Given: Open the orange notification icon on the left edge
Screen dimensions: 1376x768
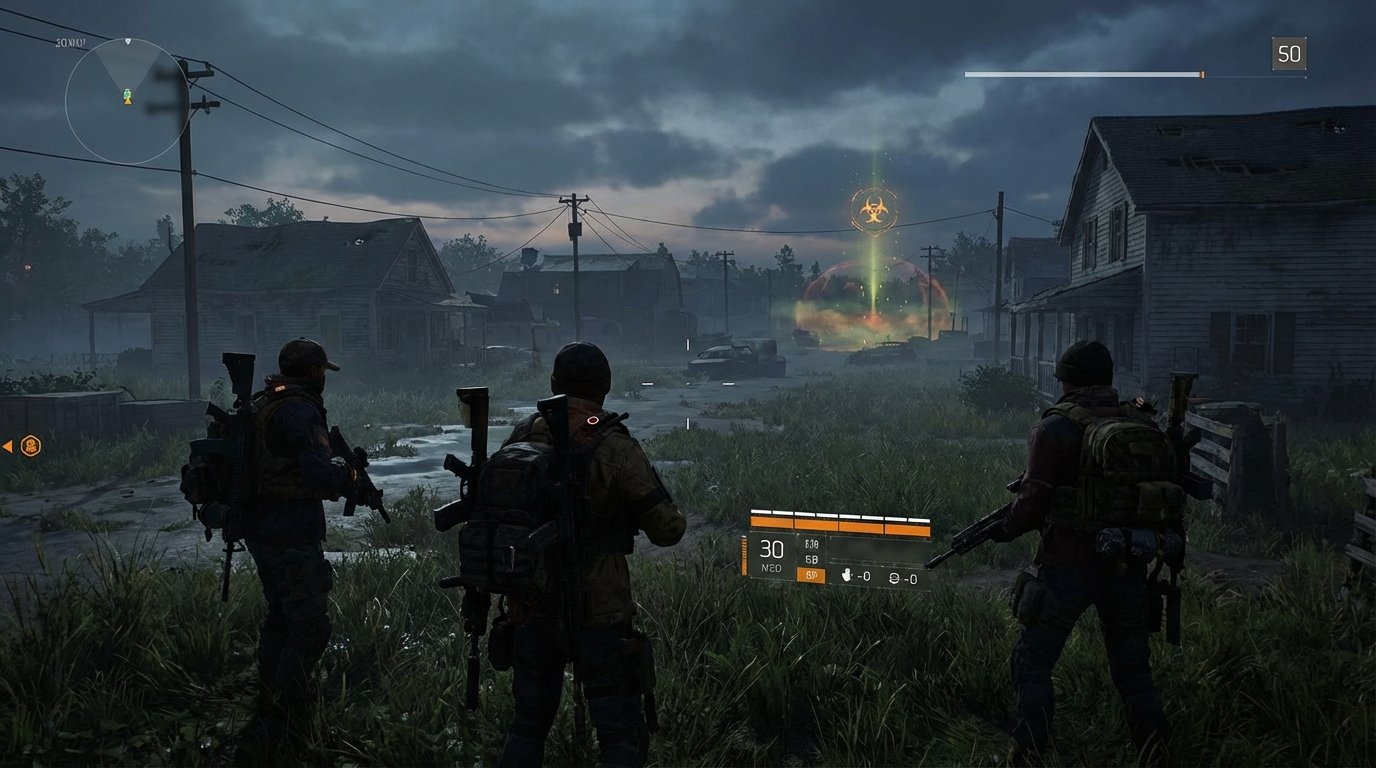Looking at the screenshot, I should click(29, 447).
